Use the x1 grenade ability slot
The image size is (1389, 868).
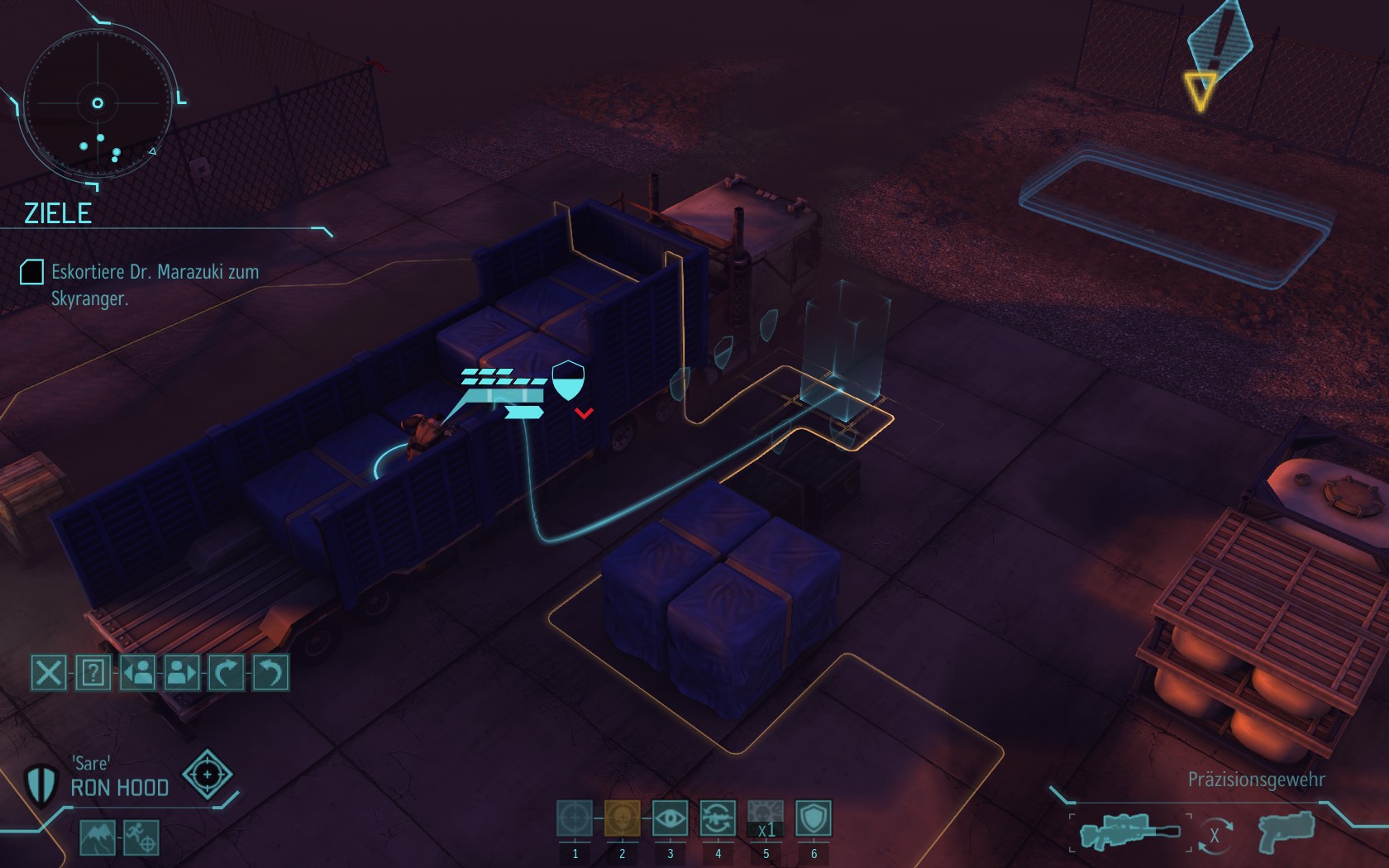click(766, 818)
